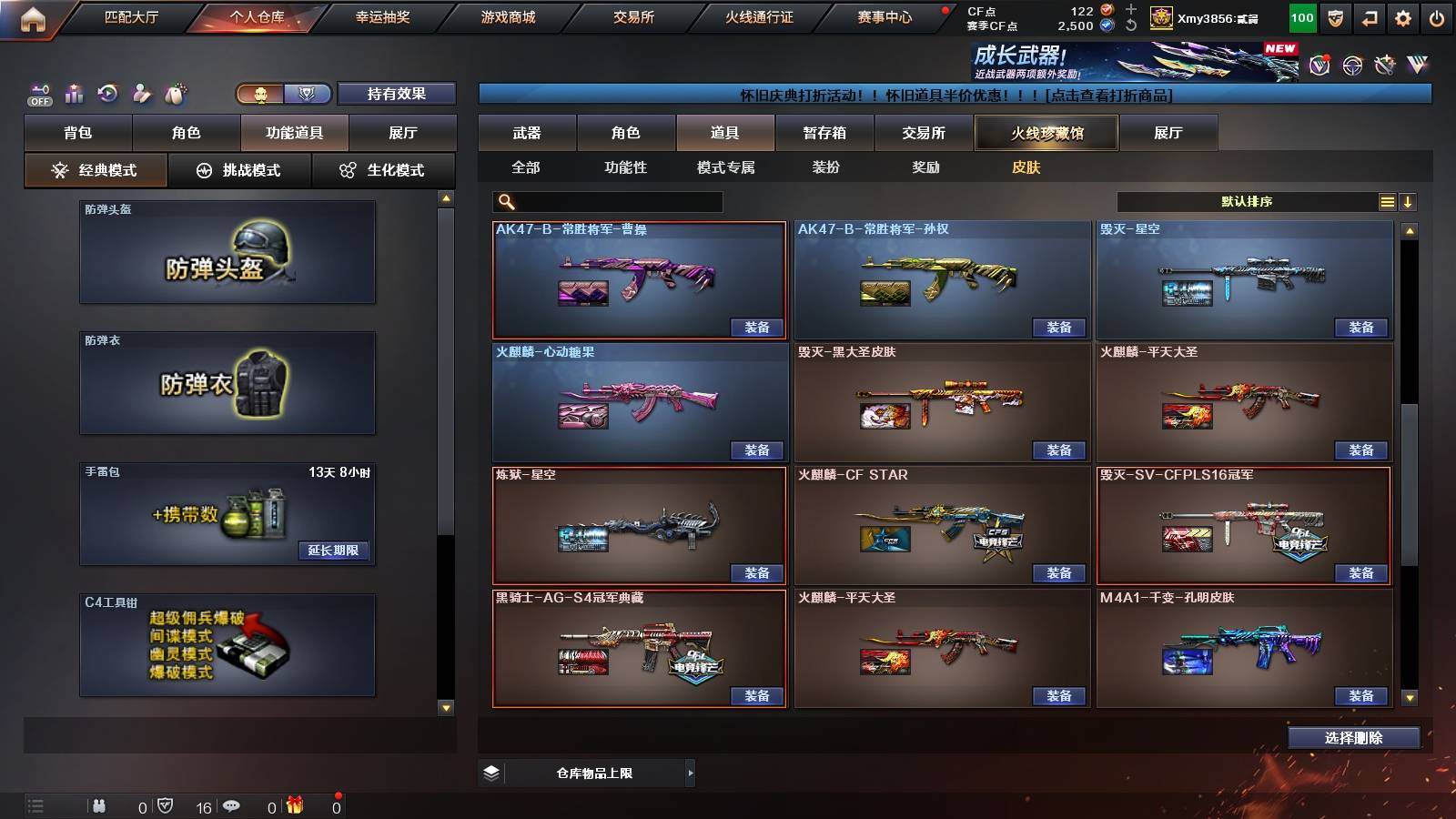Click the return arrow icon beside the gear
Screen dimensions: 1456x819
point(1368,16)
